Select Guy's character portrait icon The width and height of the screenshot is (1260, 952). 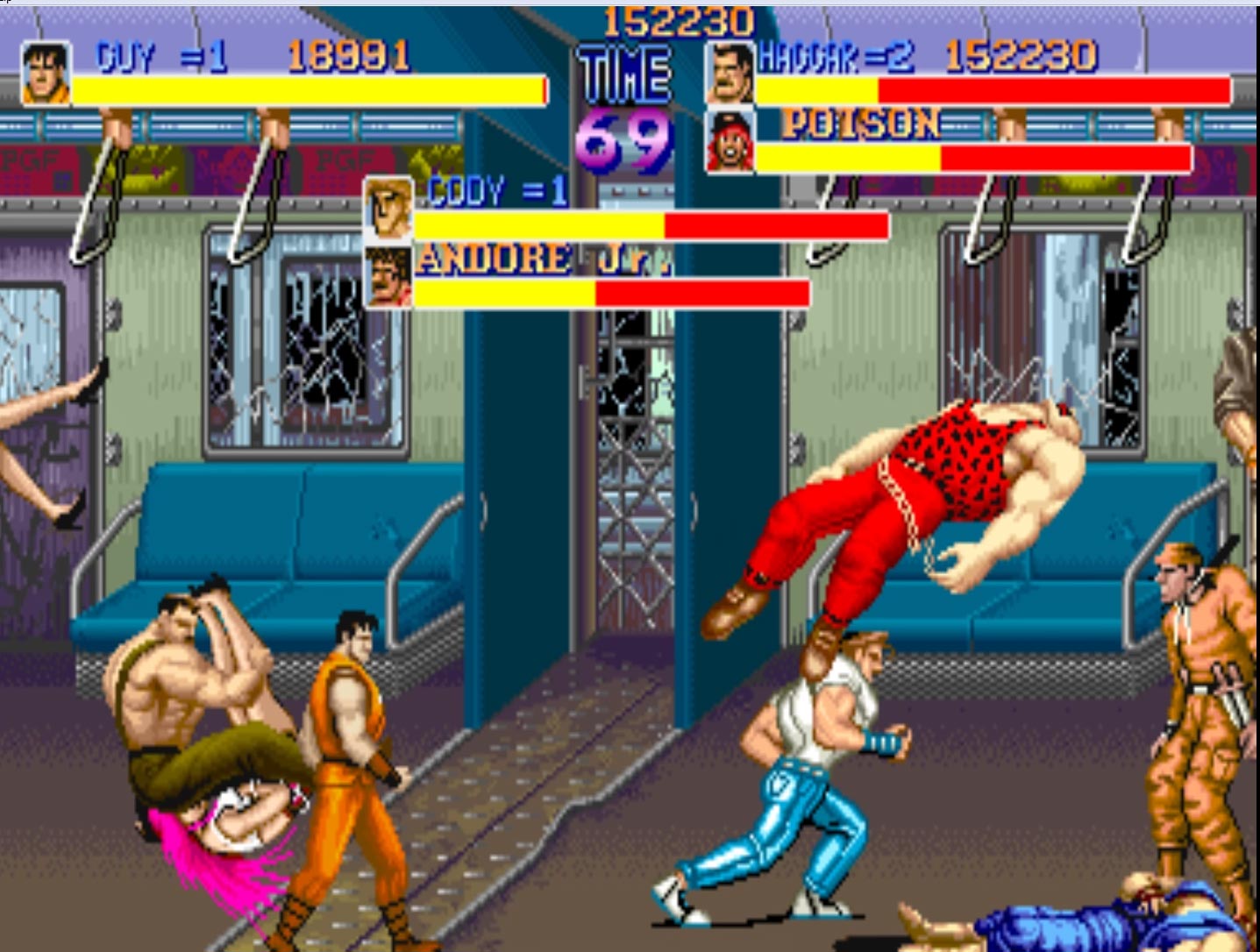45,75
